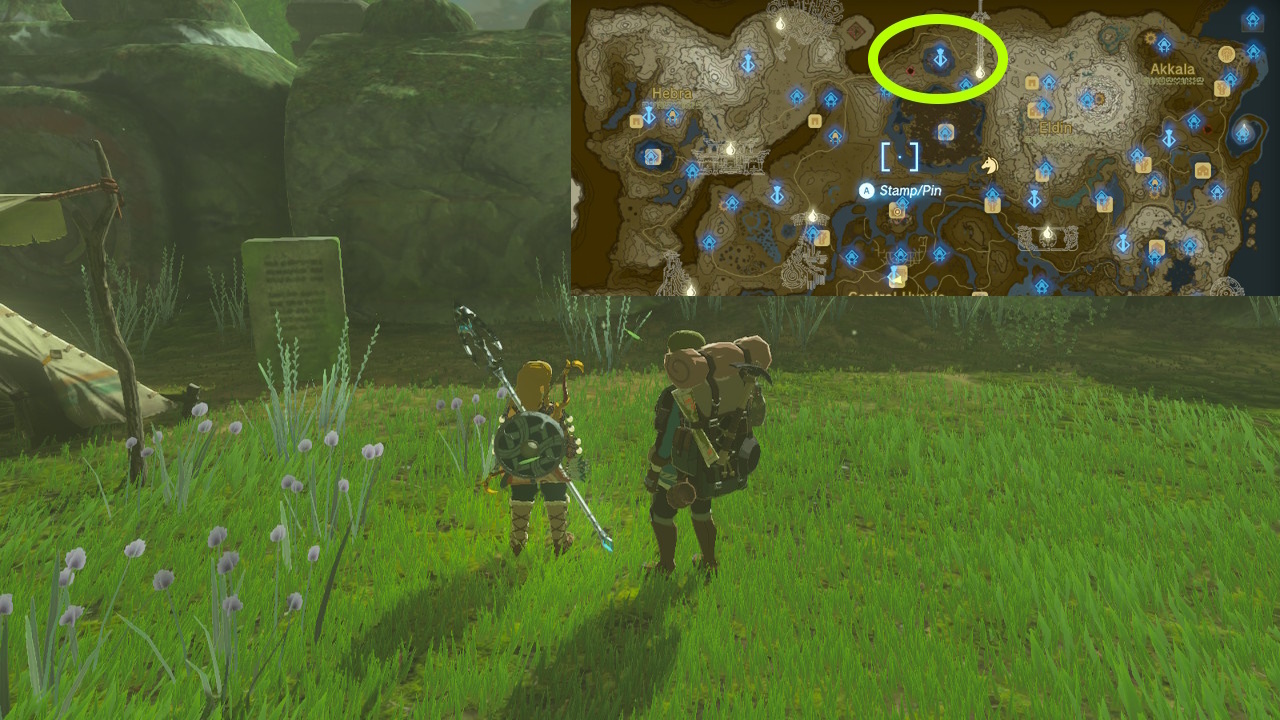The height and width of the screenshot is (720, 1280).
Task: Click the Central Hyrule label
Action: (897, 295)
